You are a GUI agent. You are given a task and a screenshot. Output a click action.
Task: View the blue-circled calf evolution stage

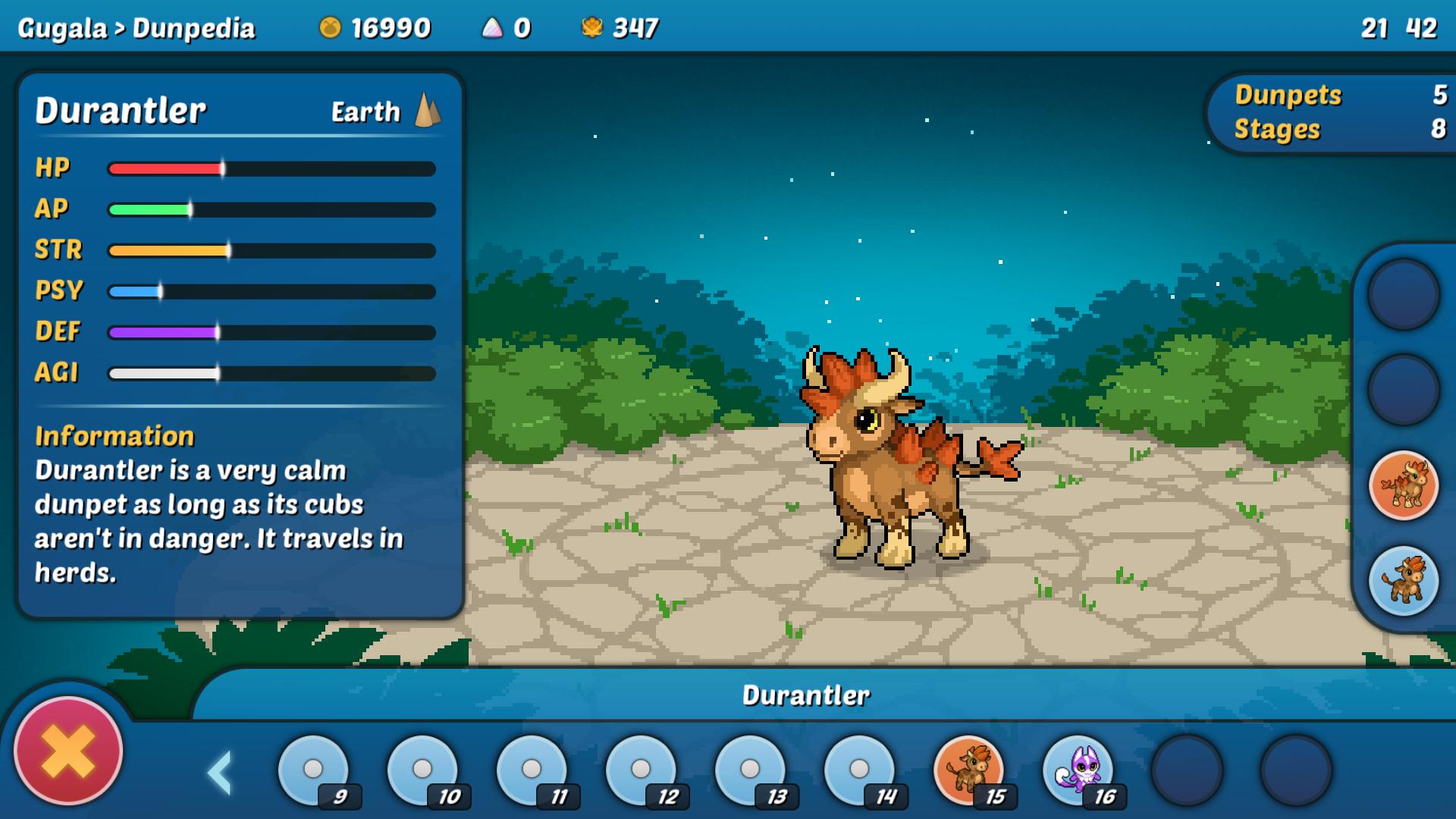pos(1404,581)
